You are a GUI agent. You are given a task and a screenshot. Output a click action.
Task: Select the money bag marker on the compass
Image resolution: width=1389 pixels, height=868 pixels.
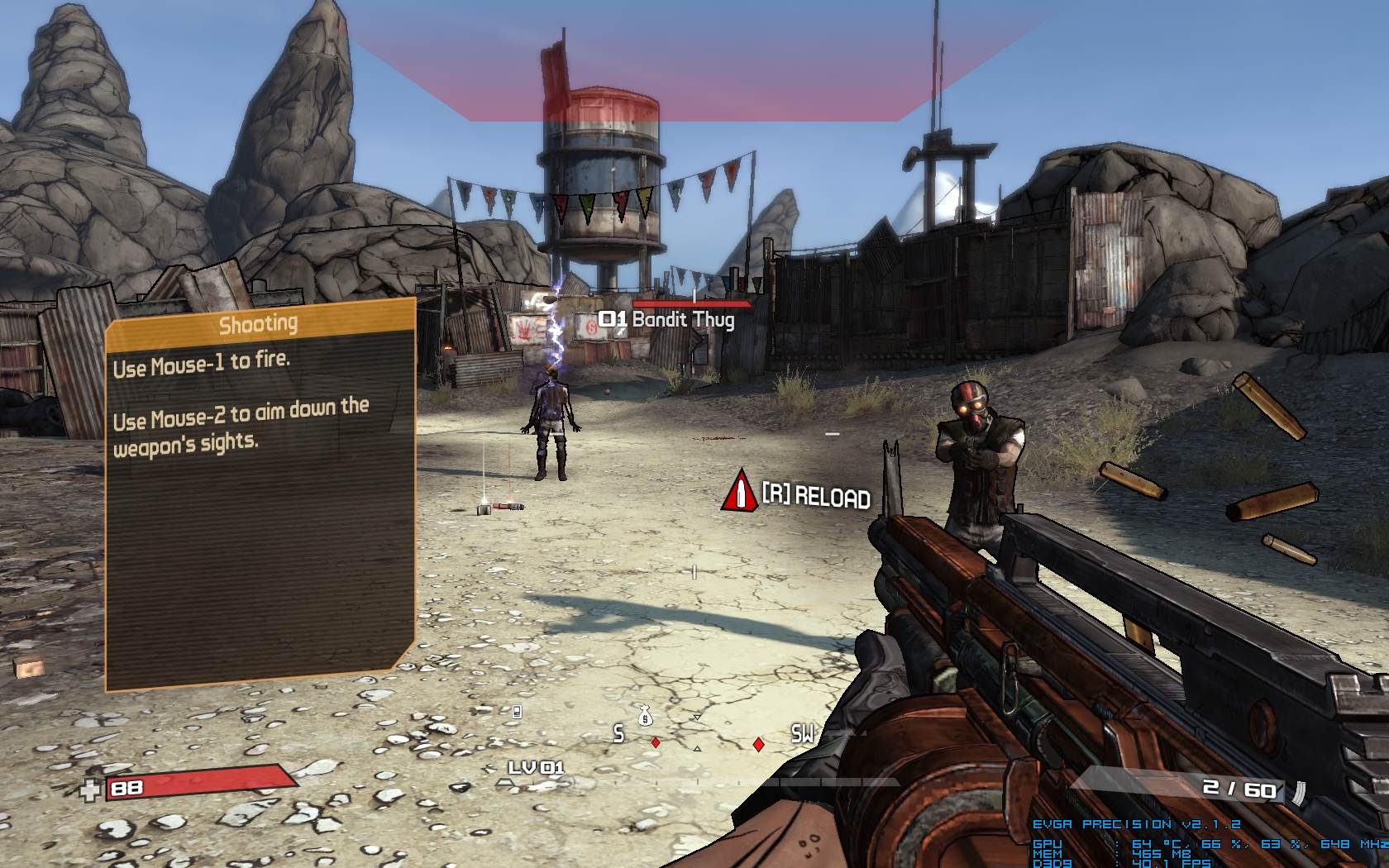(x=646, y=715)
